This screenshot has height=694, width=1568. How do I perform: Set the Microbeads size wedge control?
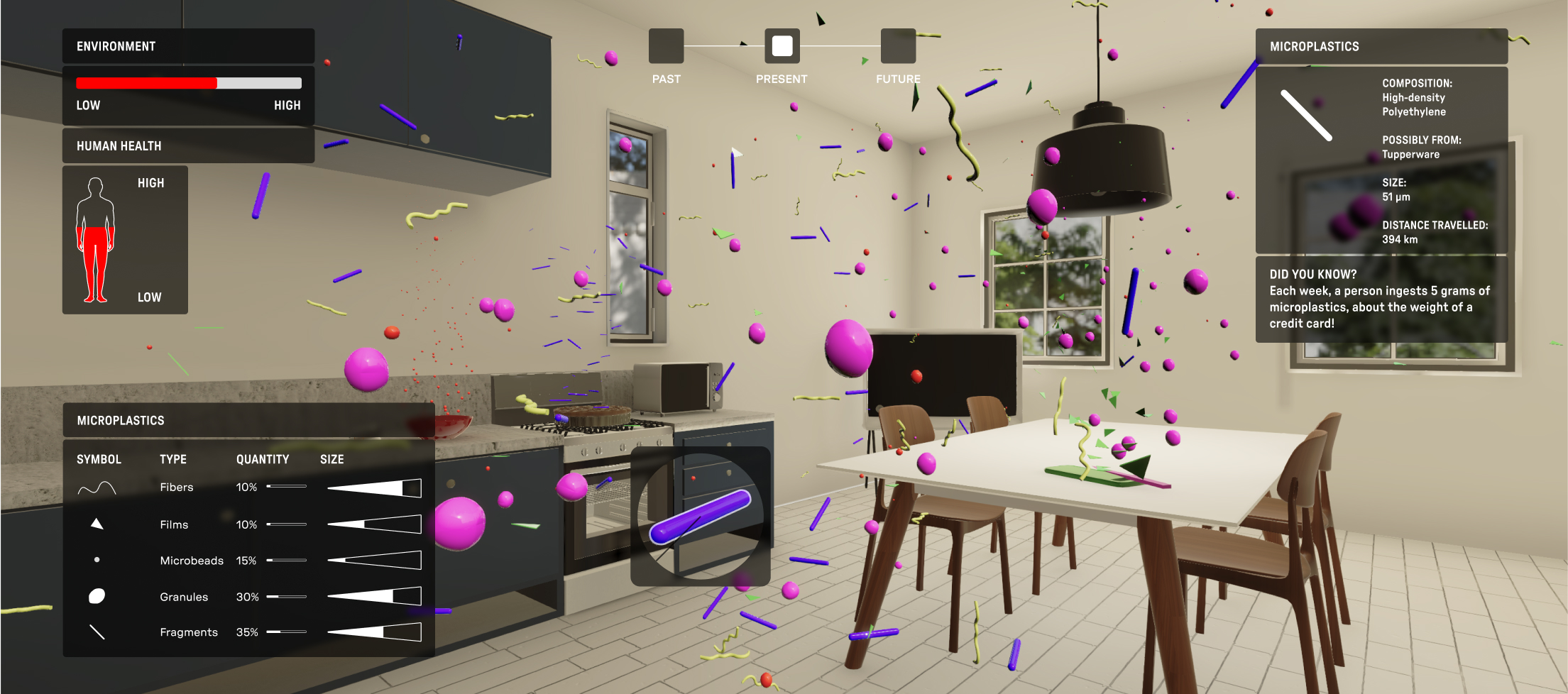(x=374, y=561)
